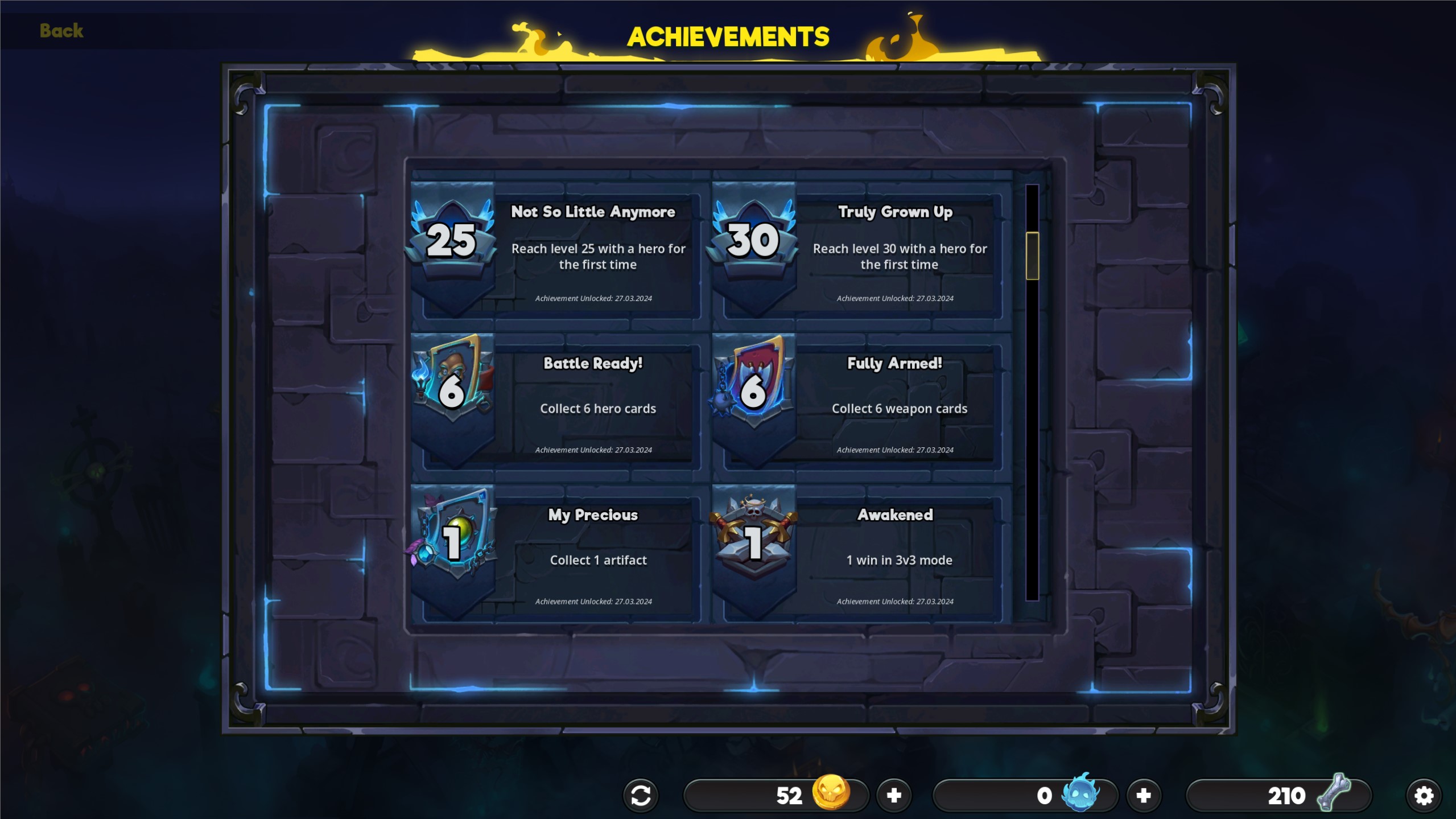Click the Achievements title banner

tap(728, 35)
